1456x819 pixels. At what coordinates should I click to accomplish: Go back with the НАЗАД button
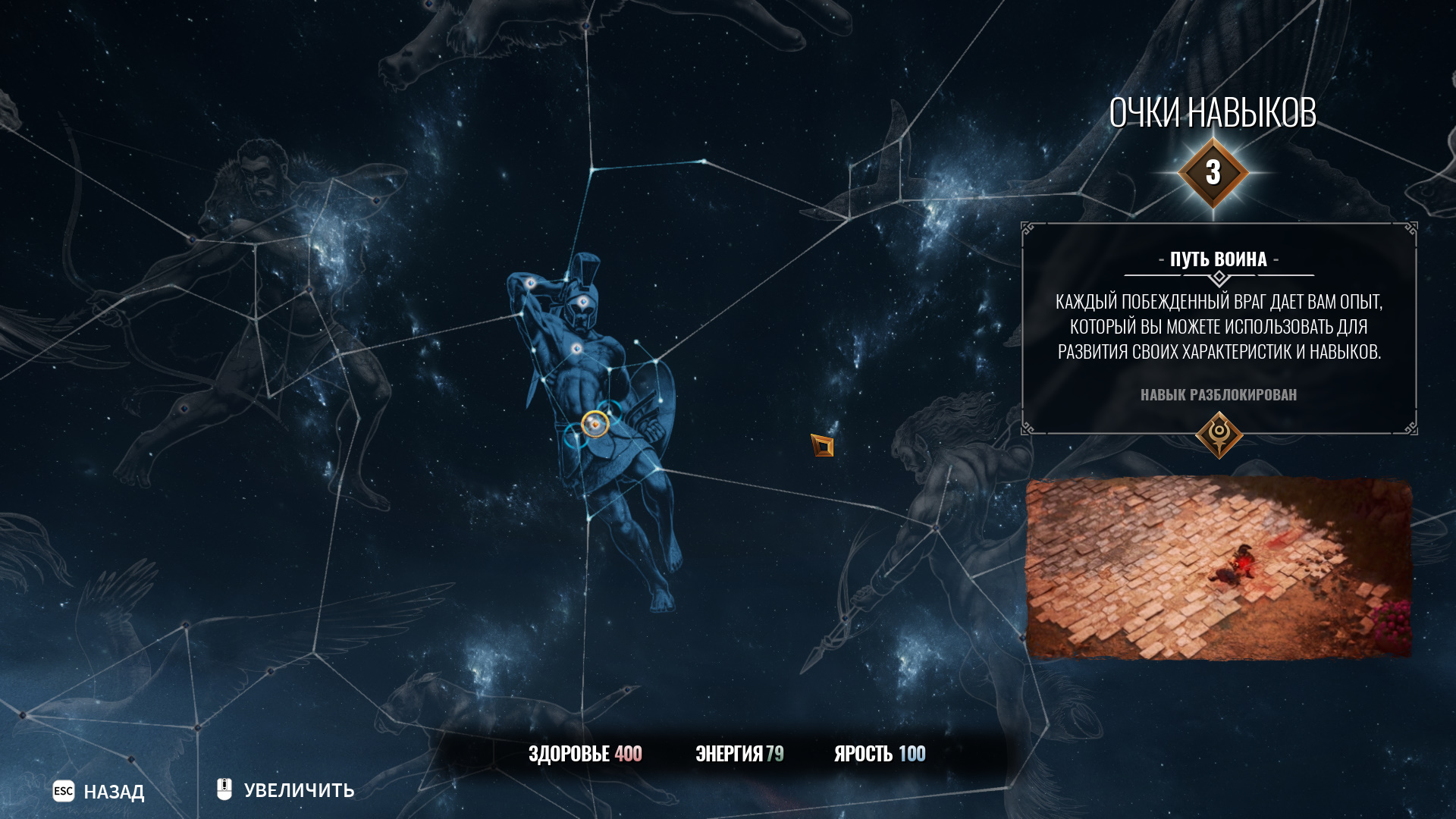point(99,792)
